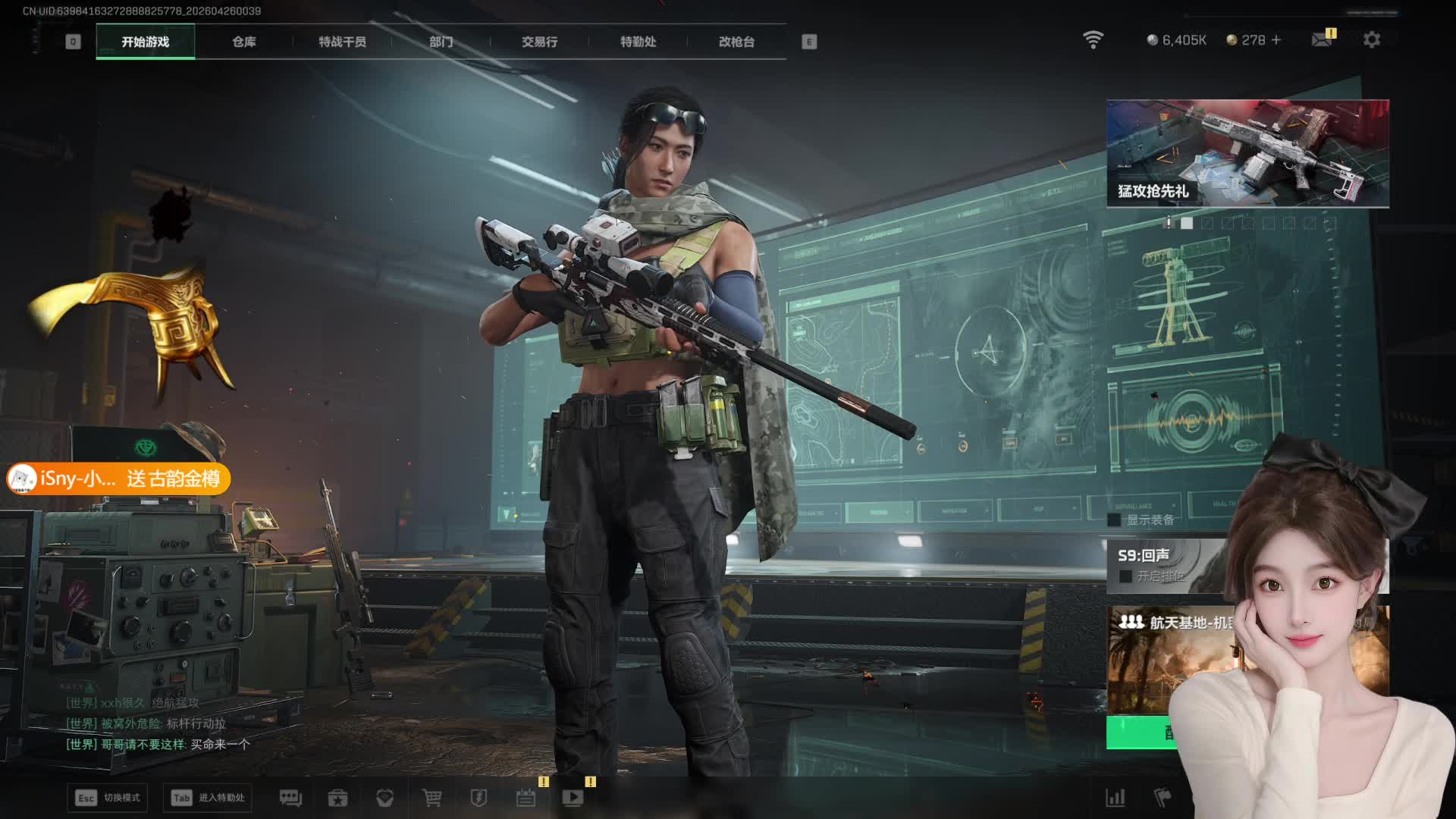The width and height of the screenshot is (1456, 819).
Task: Toggle the 显示装备 show equipment checkbox
Action: click(x=1114, y=520)
